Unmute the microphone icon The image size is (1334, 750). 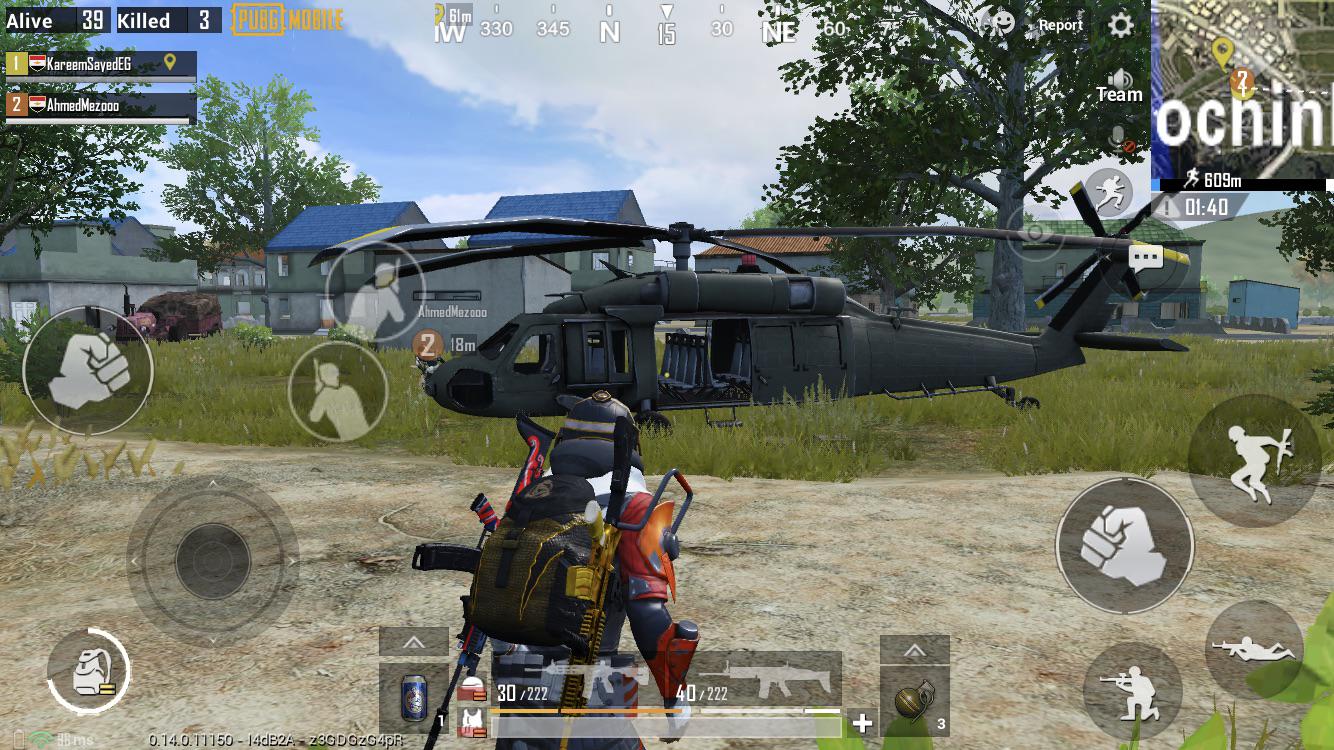tap(1121, 141)
